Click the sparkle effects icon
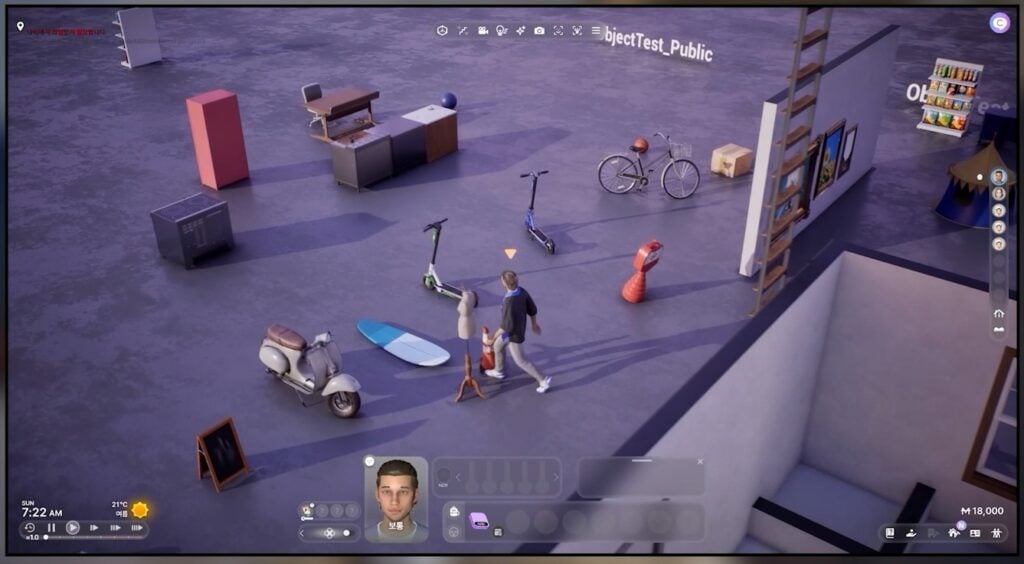The height and width of the screenshot is (564, 1024). (520, 31)
